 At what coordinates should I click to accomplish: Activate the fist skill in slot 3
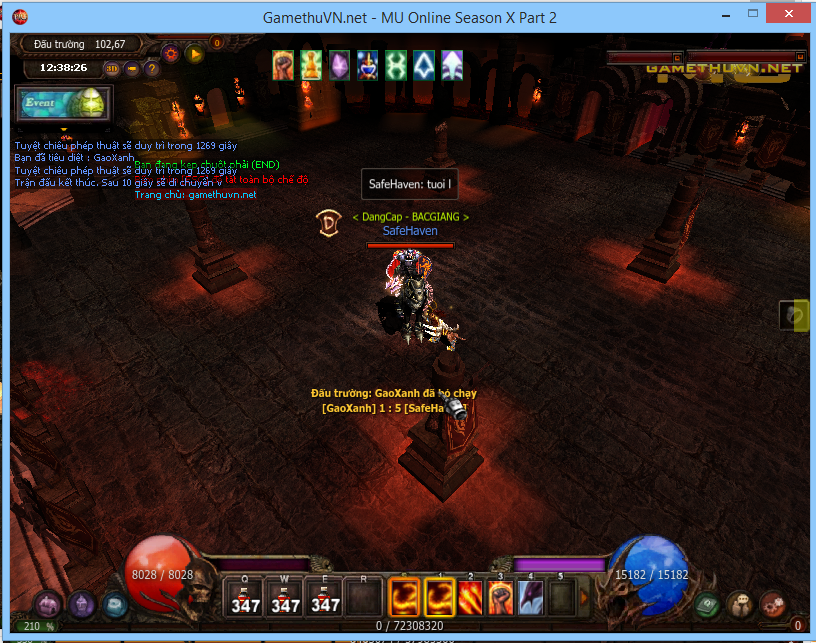500,597
